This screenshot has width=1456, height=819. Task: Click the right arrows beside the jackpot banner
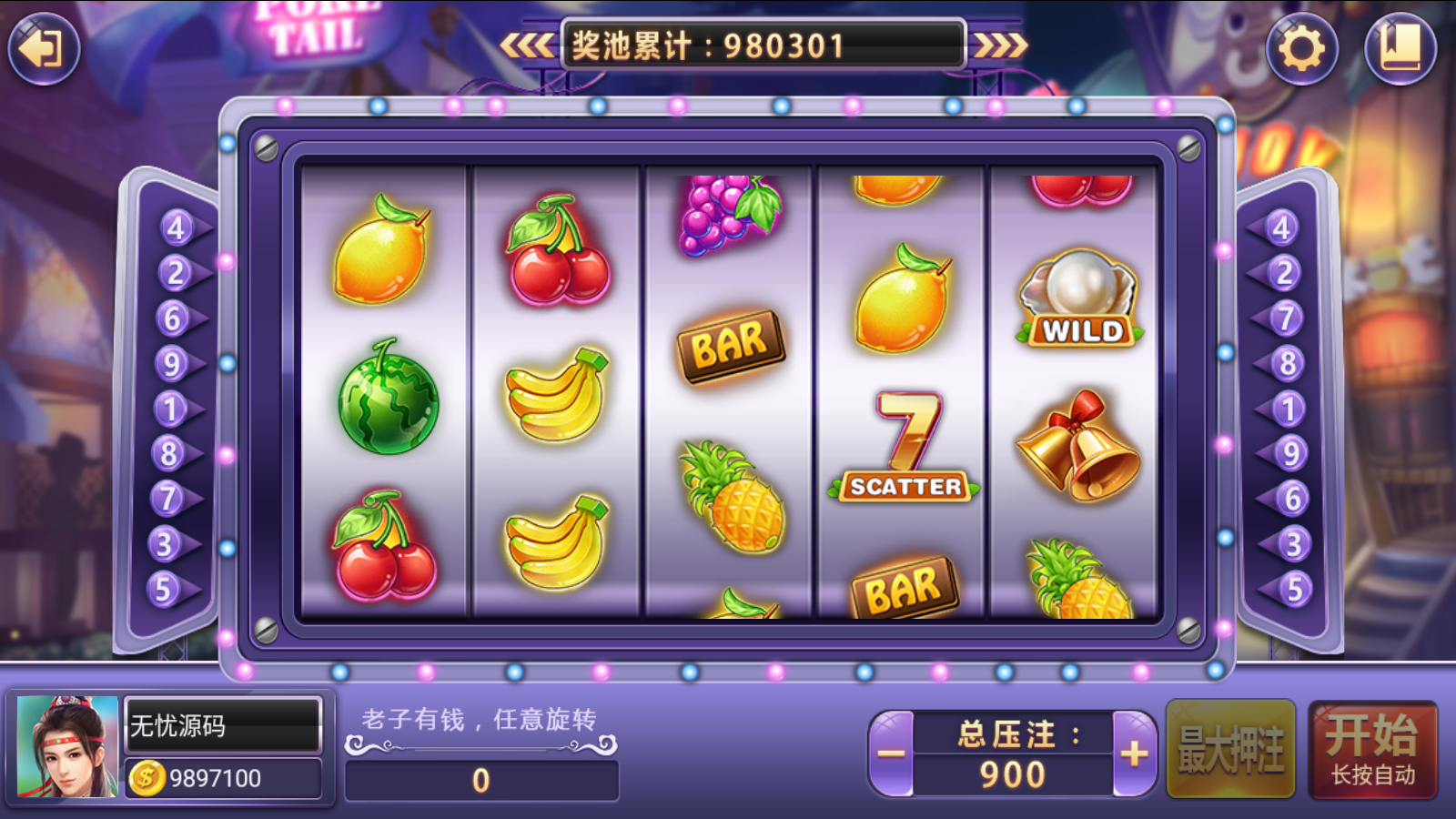pyautogui.click(x=1001, y=45)
